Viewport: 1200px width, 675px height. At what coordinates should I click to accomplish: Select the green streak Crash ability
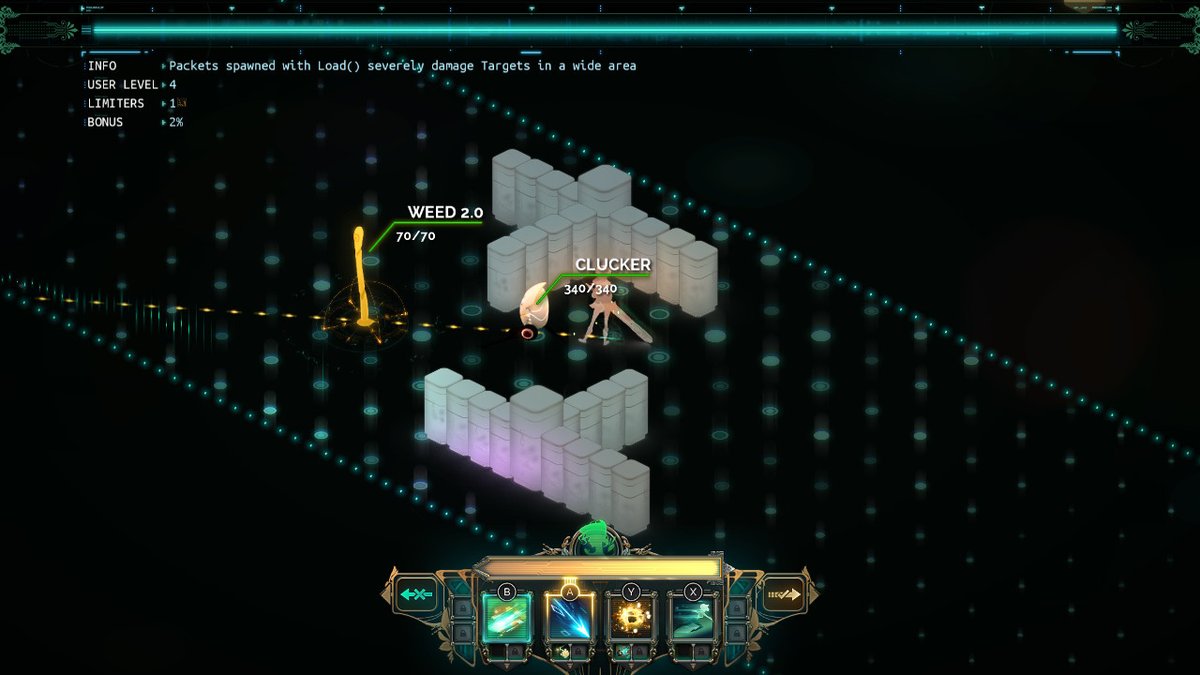[x=507, y=618]
